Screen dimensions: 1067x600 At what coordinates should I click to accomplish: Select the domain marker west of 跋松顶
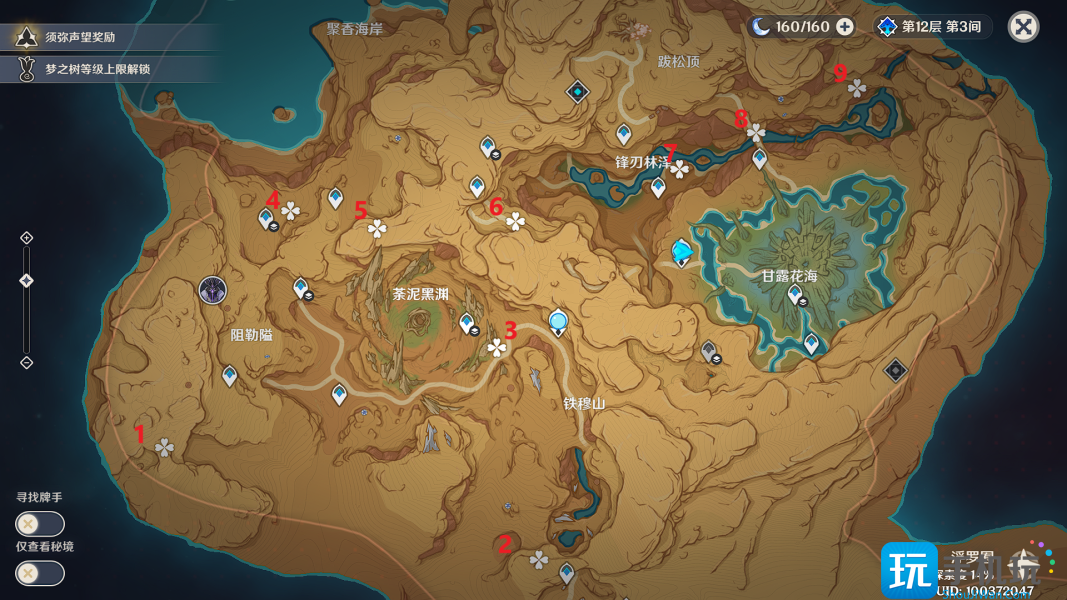coord(578,92)
